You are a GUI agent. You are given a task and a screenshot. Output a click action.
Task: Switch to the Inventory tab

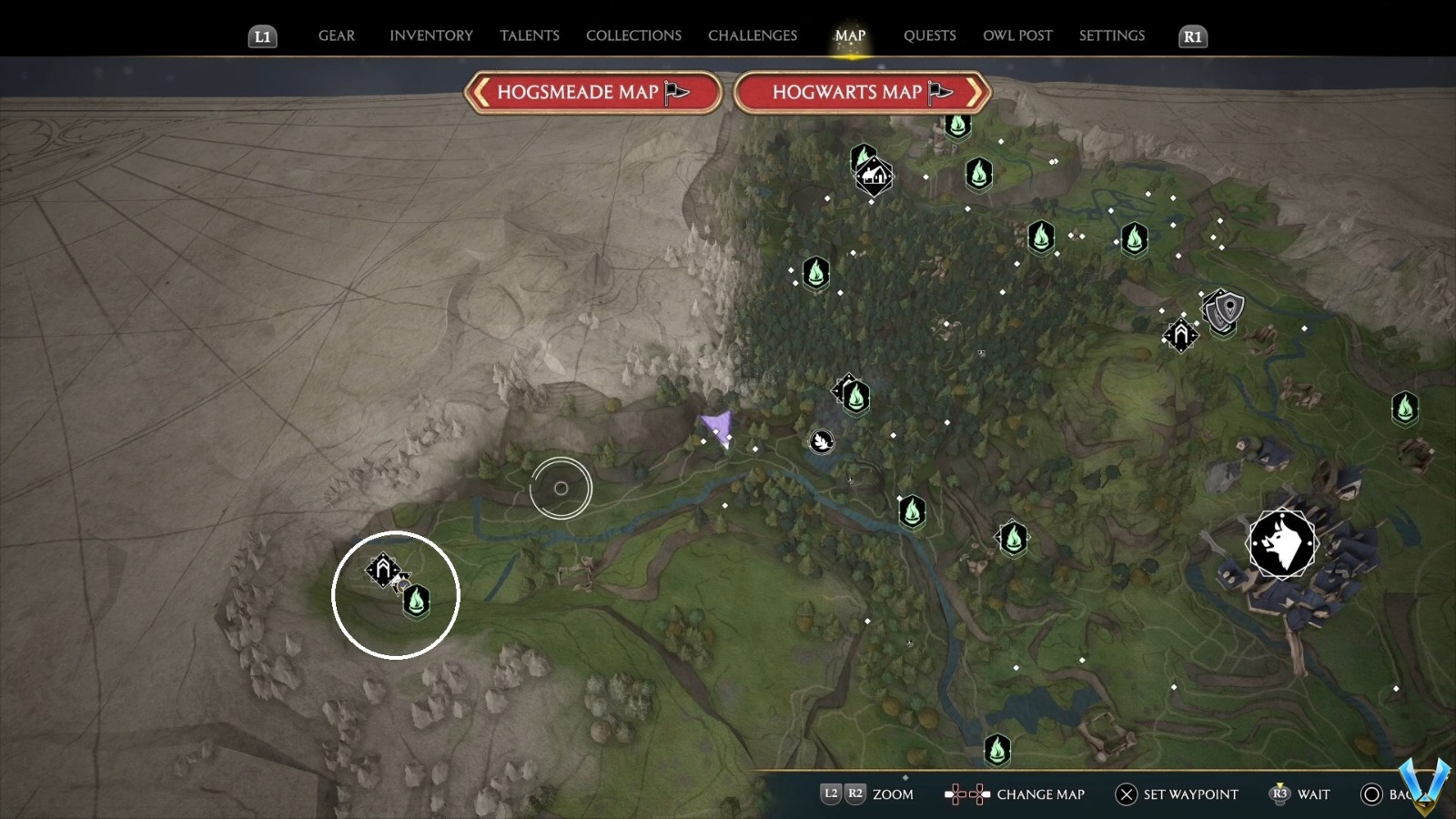click(431, 35)
